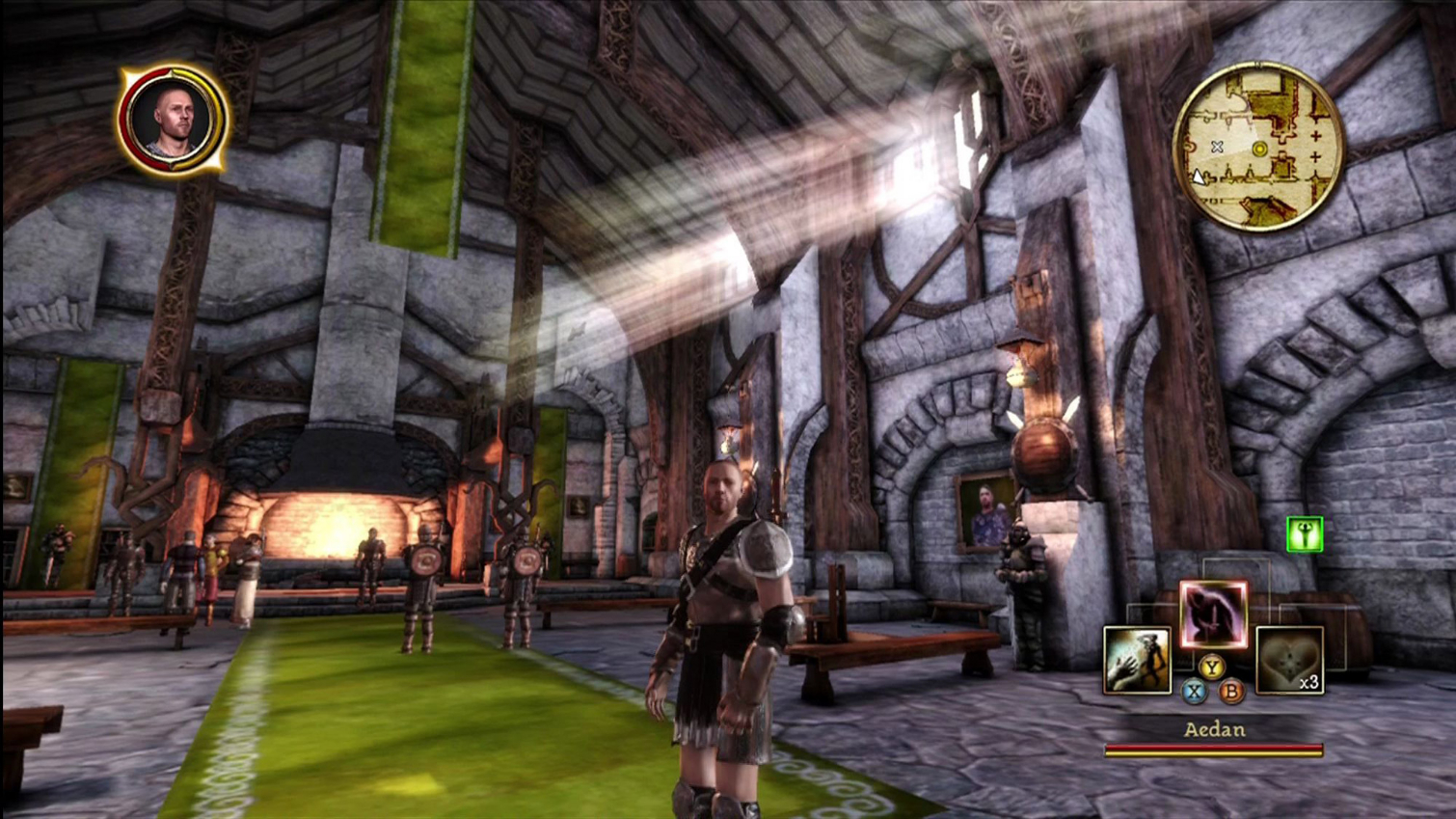Select Aedan's character portrait

point(172,118)
